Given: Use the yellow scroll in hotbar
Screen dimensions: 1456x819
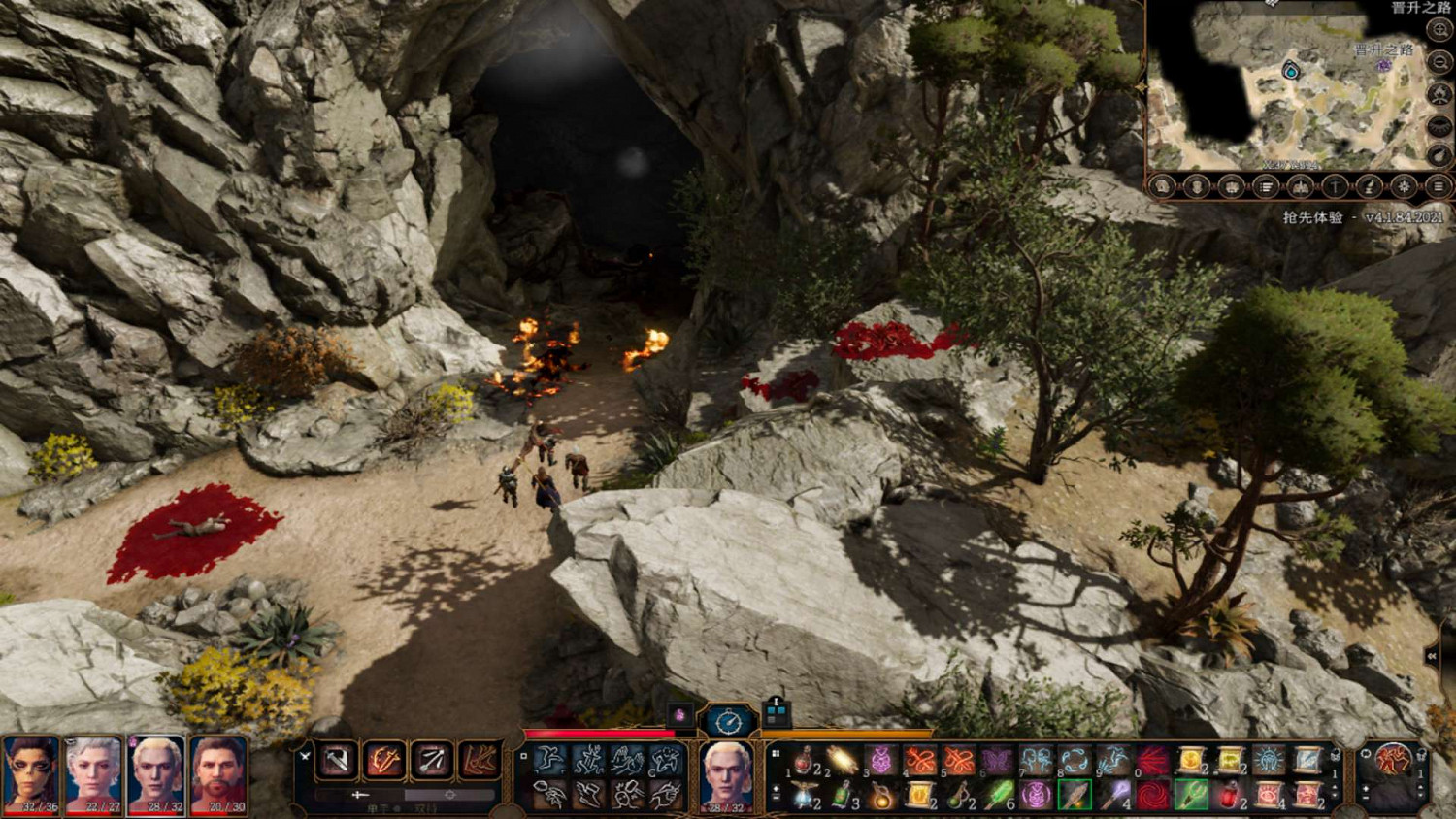Looking at the screenshot, I should pyautogui.click(x=1191, y=761).
